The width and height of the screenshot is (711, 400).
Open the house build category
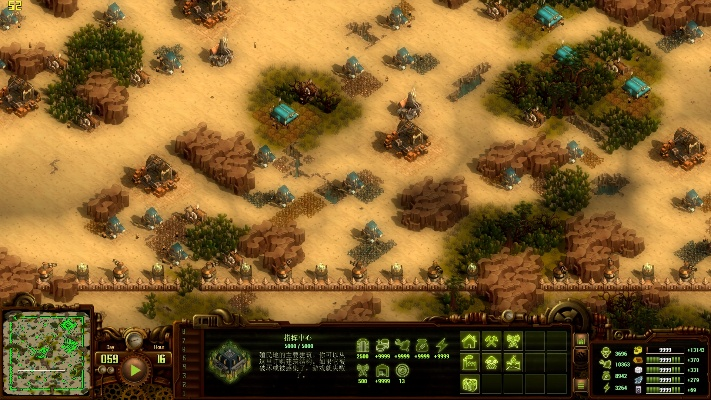click(470, 341)
